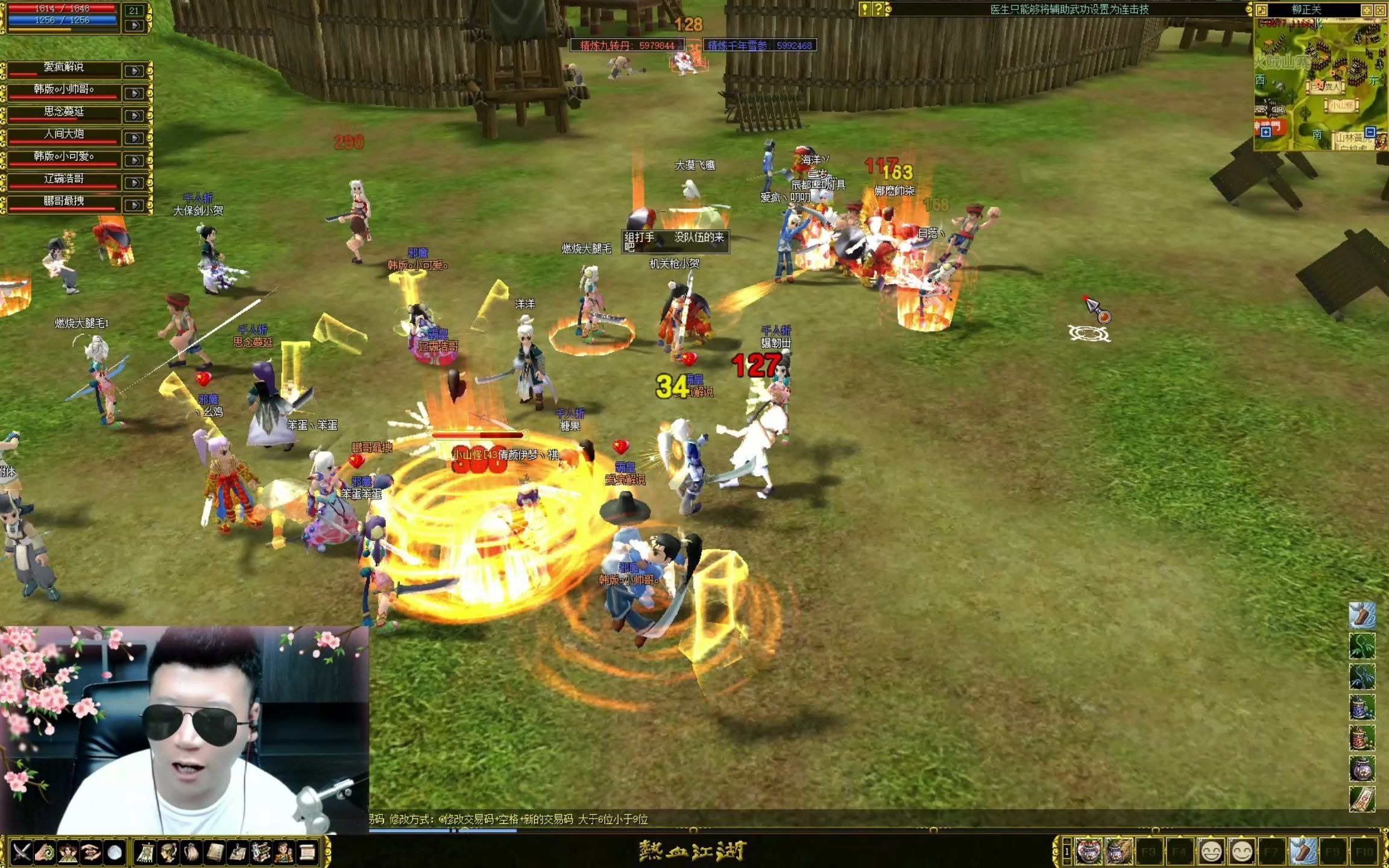Open the inventory pouch bag icon

pos(192,852)
